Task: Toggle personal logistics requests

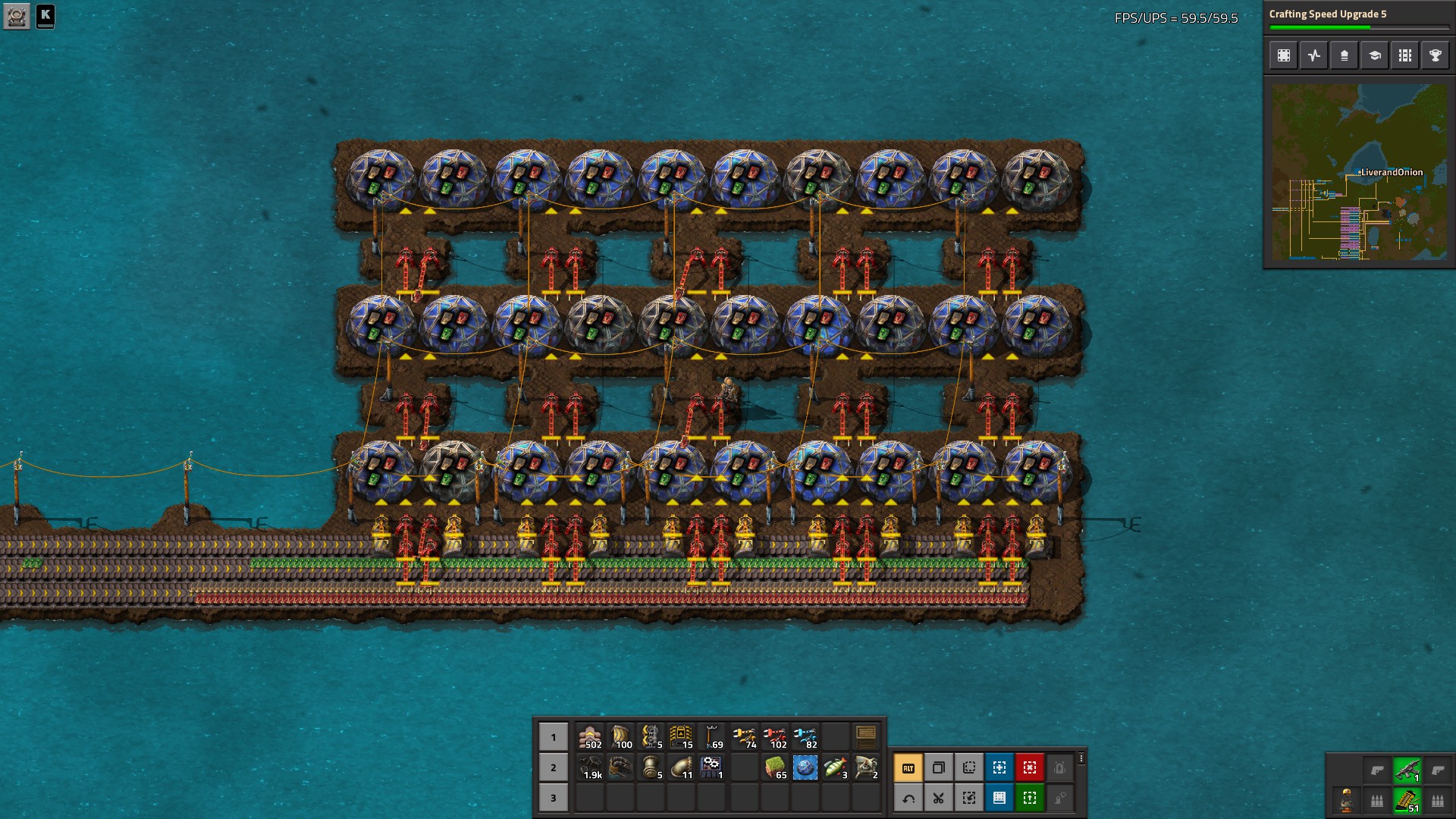Action: click(x=1059, y=798)
